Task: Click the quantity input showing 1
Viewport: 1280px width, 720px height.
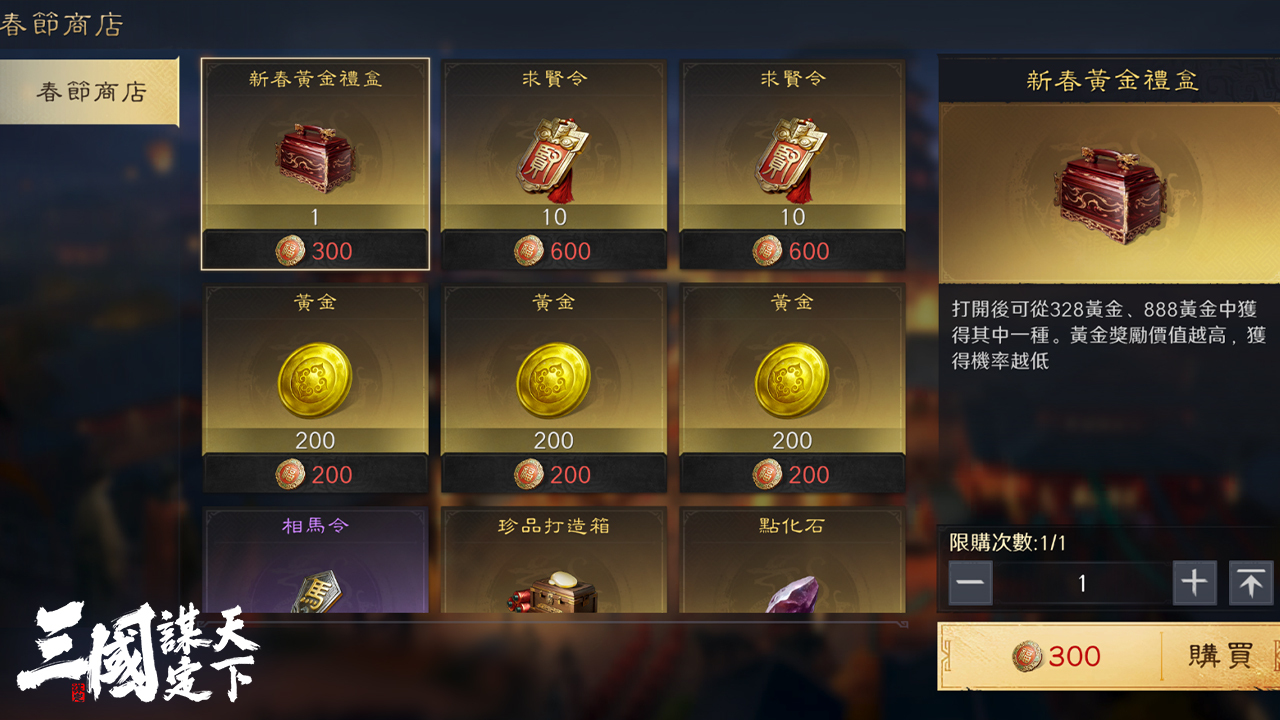Action: click(1081, 583)
